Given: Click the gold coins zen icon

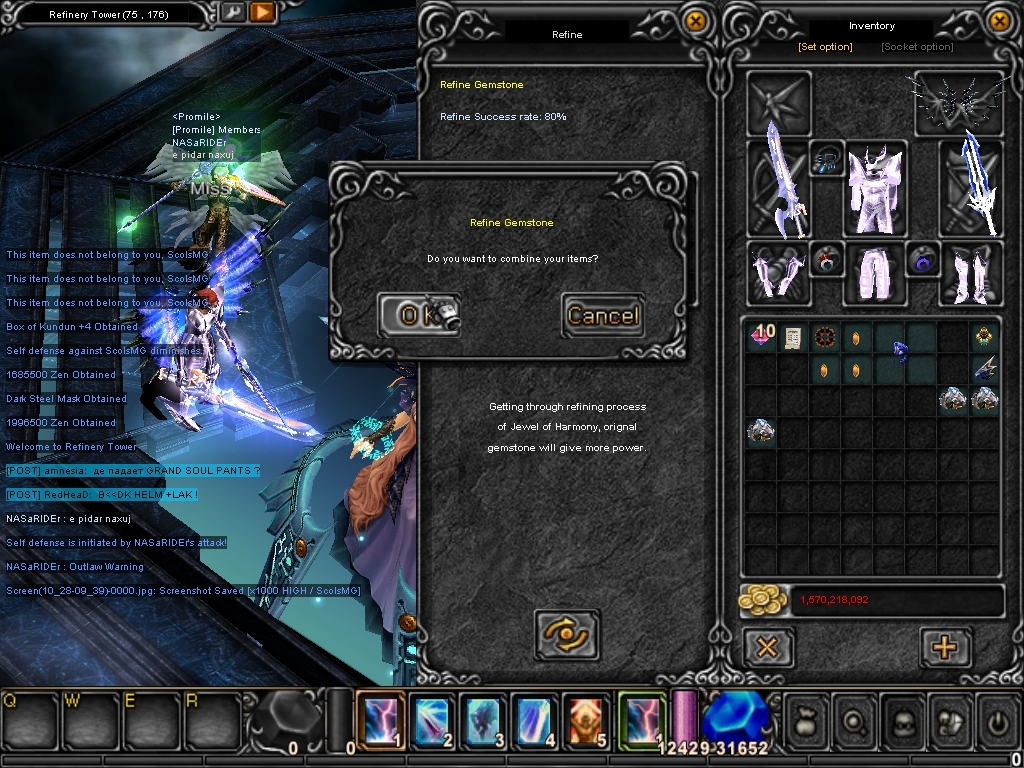Looking at the screenshot, I should point(762,600).
